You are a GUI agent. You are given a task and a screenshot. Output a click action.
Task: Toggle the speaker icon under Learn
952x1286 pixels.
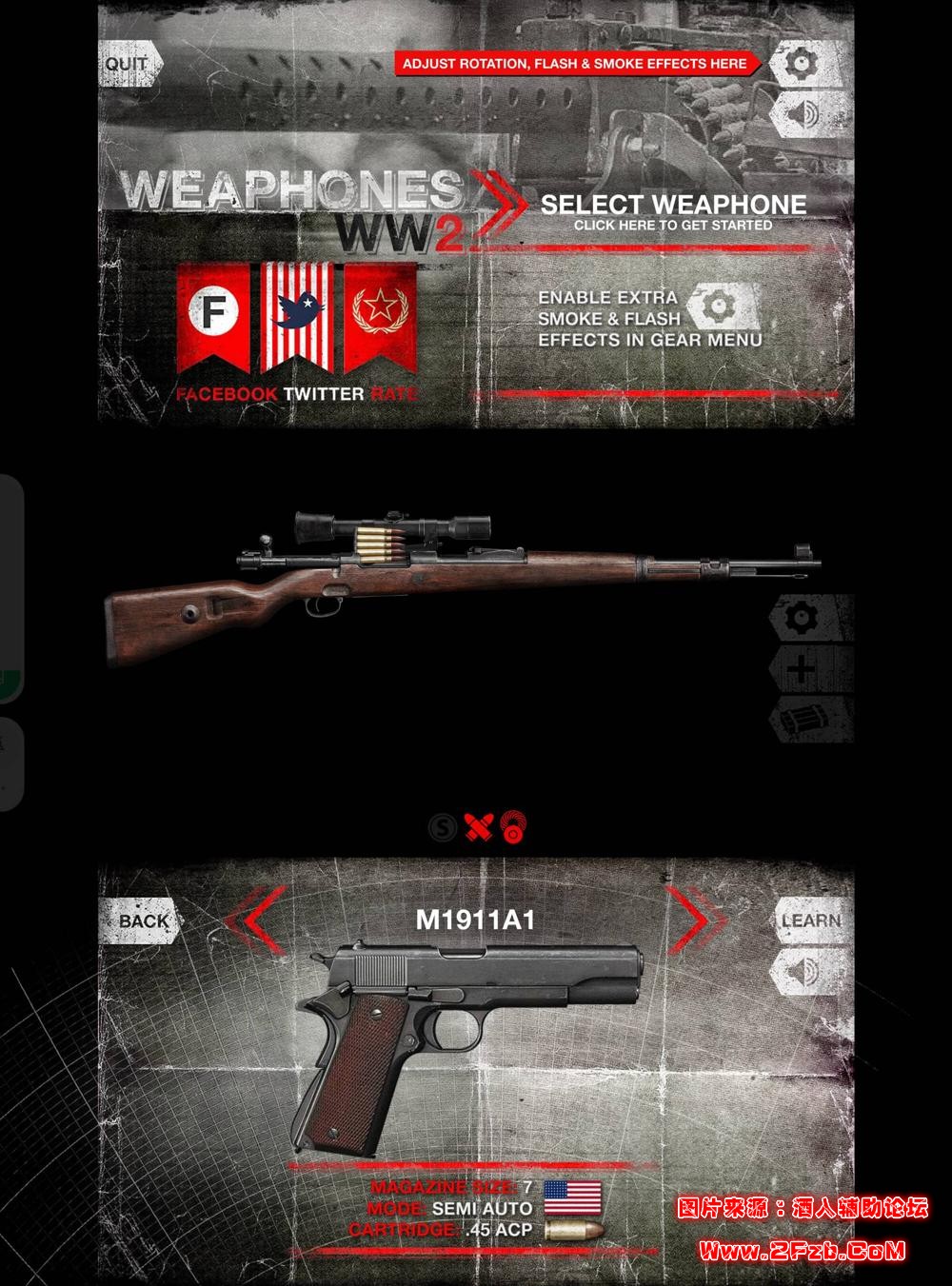click(x=805, y=972)
